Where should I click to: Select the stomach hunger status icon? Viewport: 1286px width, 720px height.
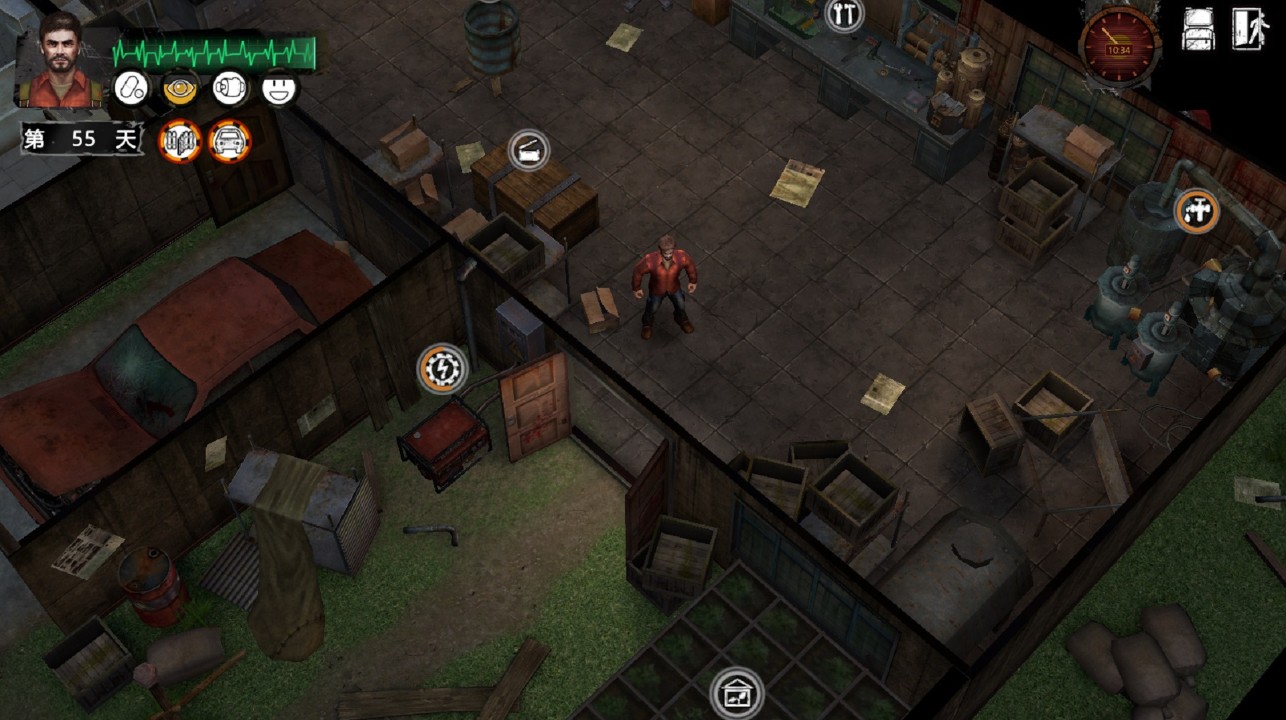click(230, 88)
